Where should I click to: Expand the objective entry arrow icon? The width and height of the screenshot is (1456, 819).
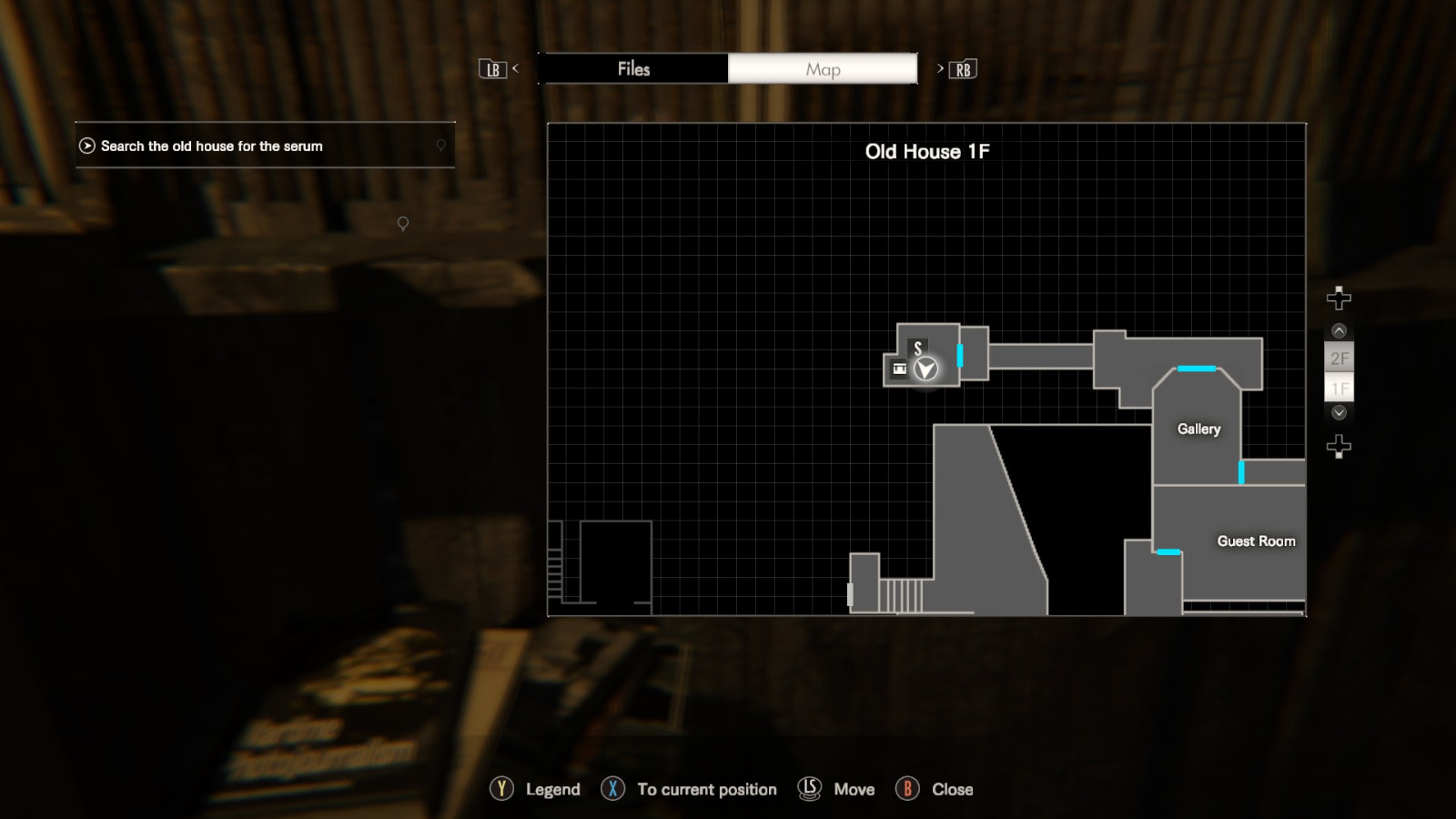[86, 145]
